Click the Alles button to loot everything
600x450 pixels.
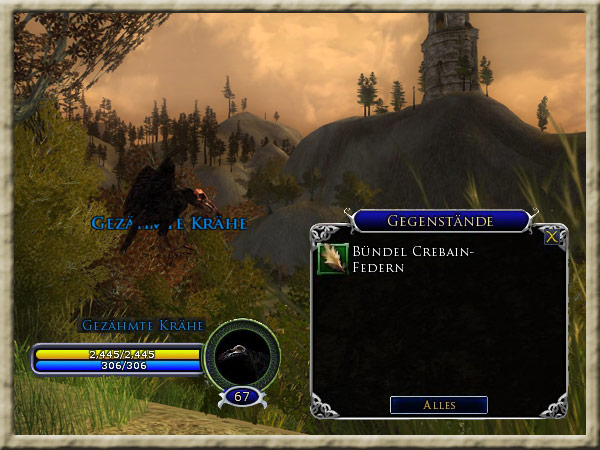(439, 405)
